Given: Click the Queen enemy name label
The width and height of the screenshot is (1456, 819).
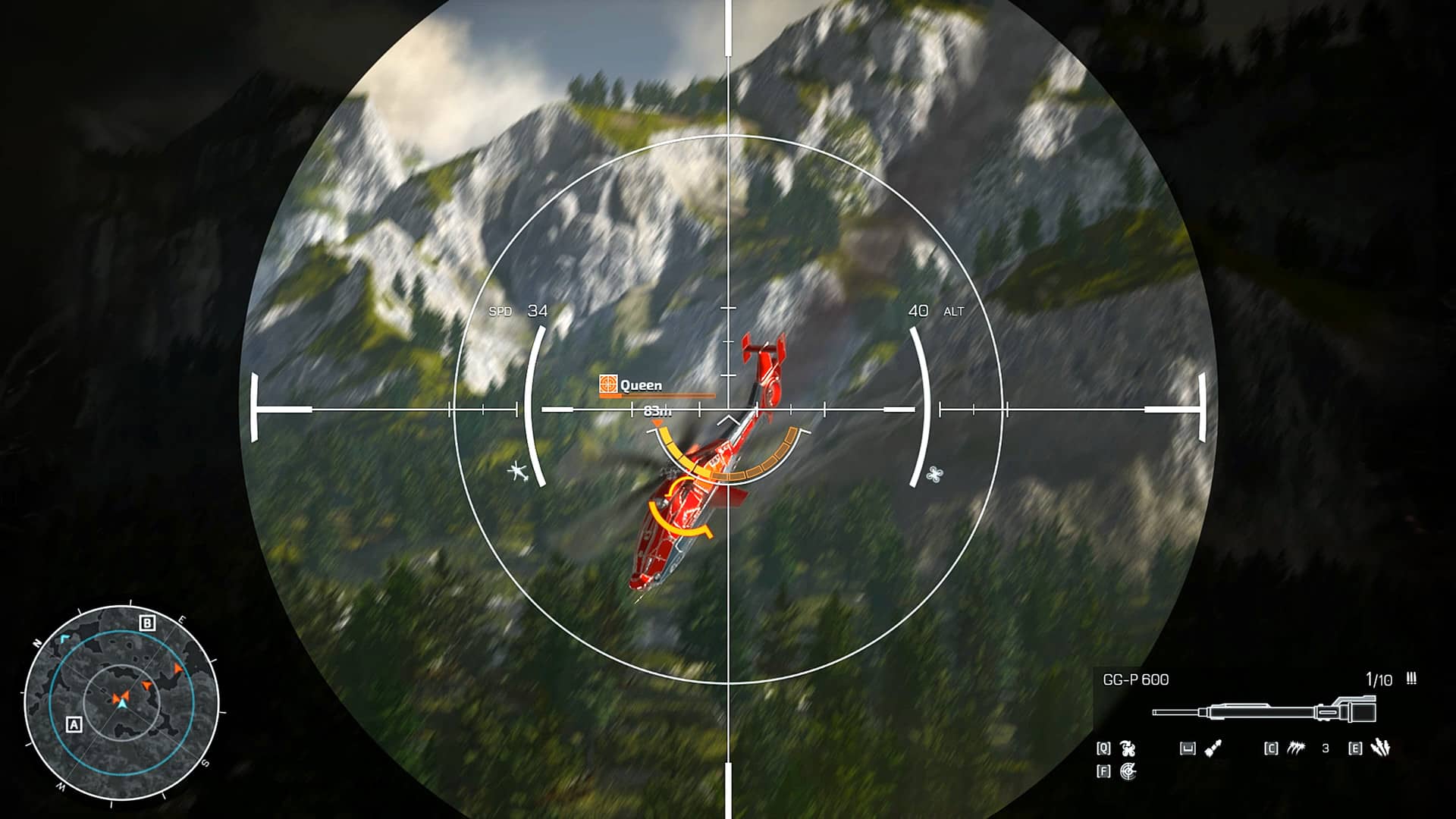Looking at the screenshot, I should [x=641, y=385].
